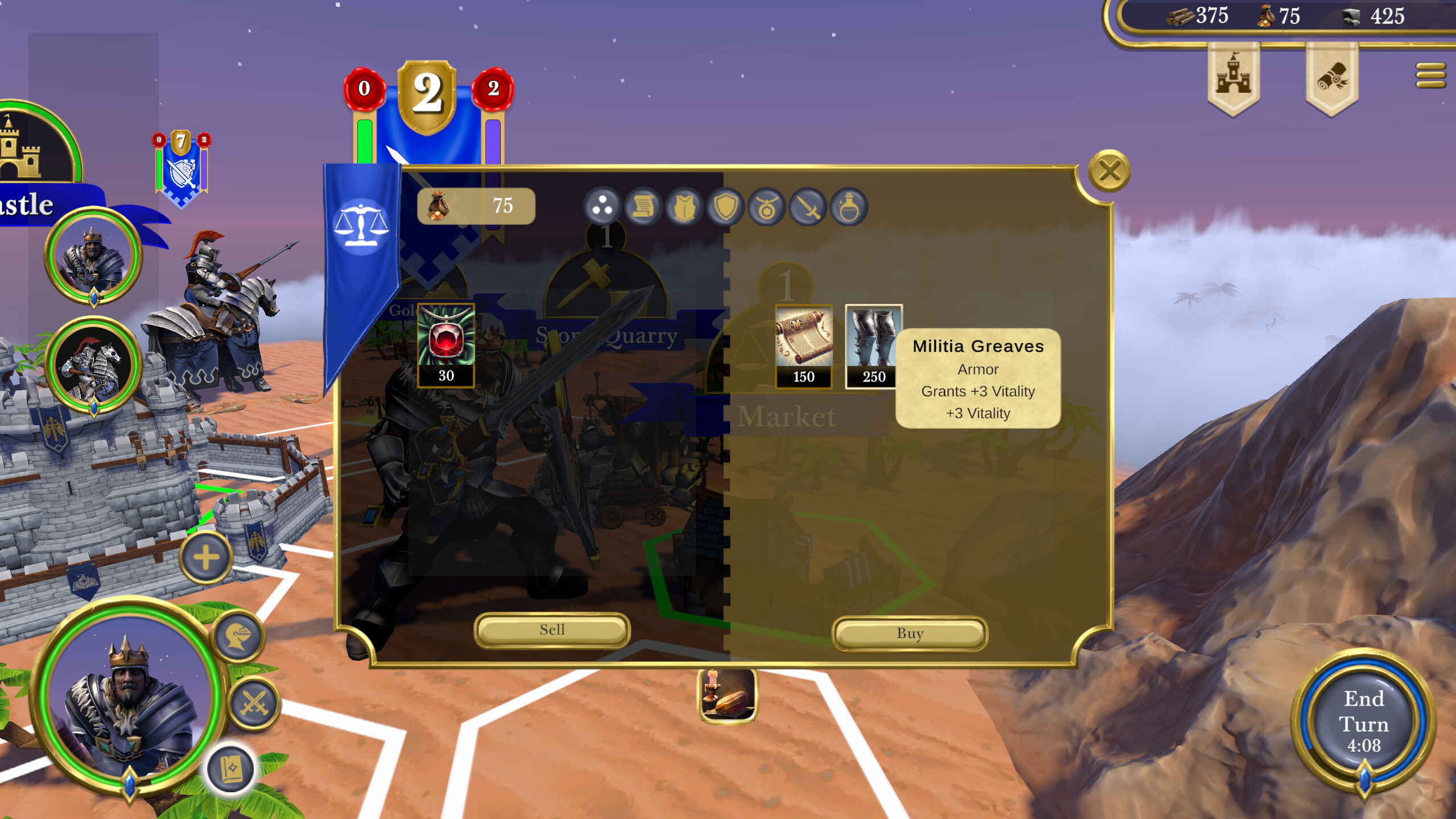Select the shield filter icon
The height and width of the screenshot is (819, 1456).
727,207
